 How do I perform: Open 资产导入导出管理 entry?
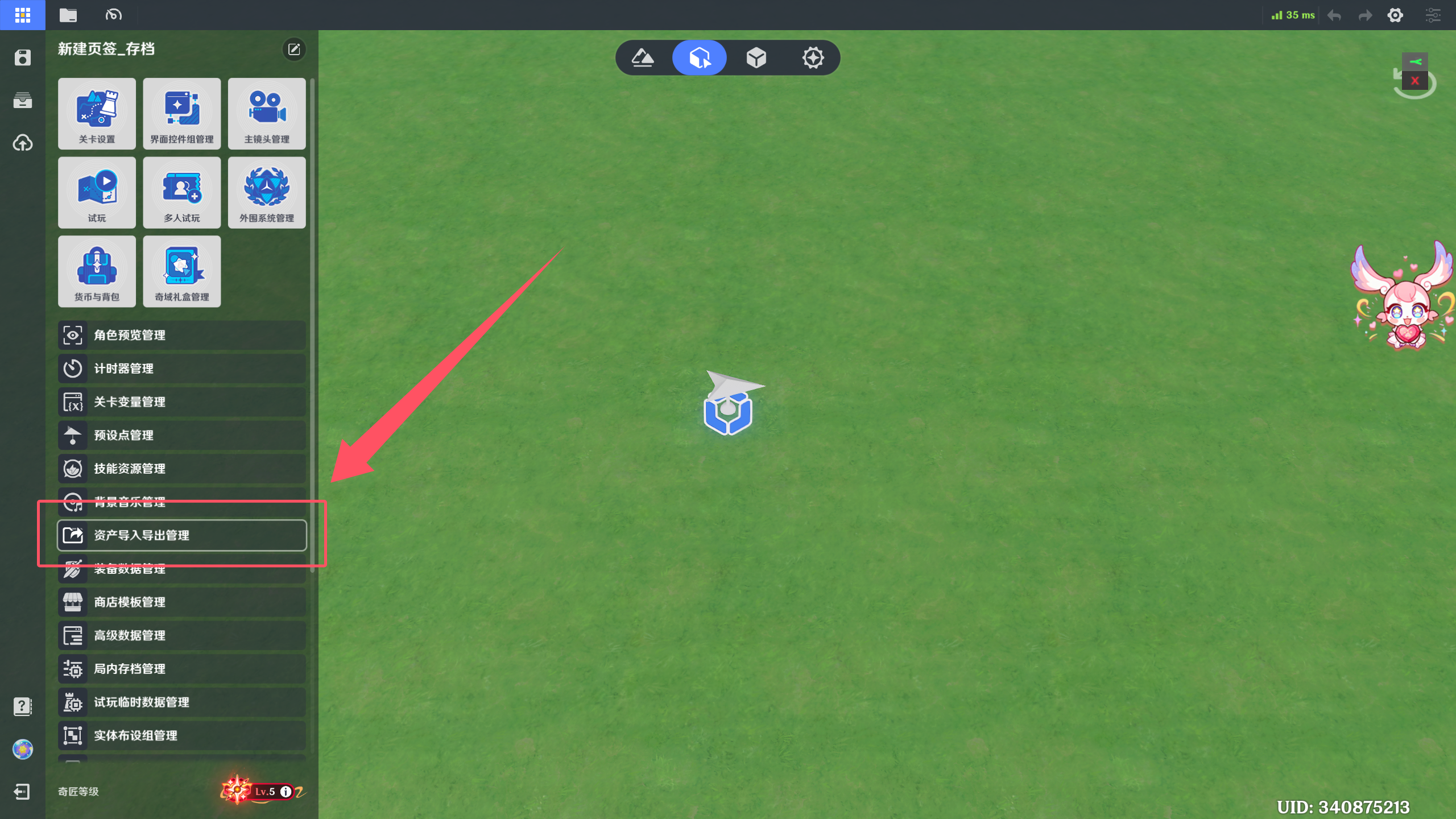pos(181,535)
